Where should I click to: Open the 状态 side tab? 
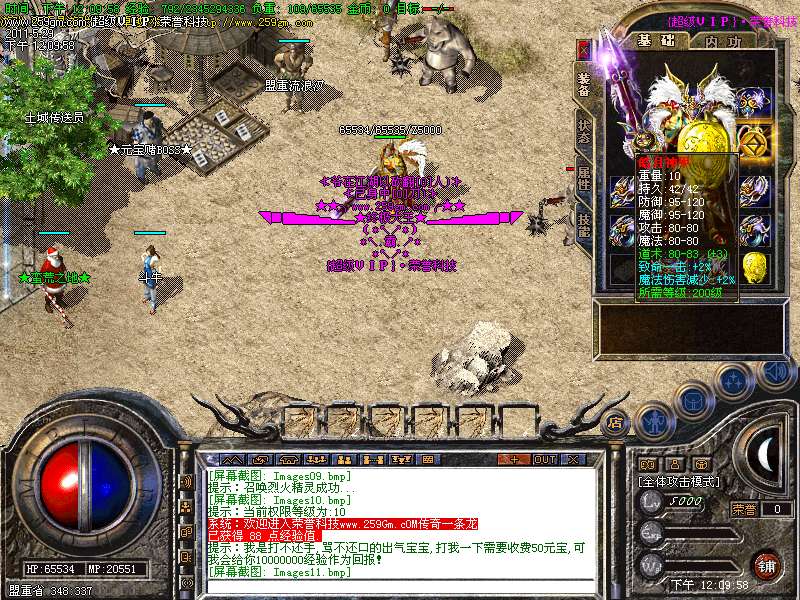(584, 132)
